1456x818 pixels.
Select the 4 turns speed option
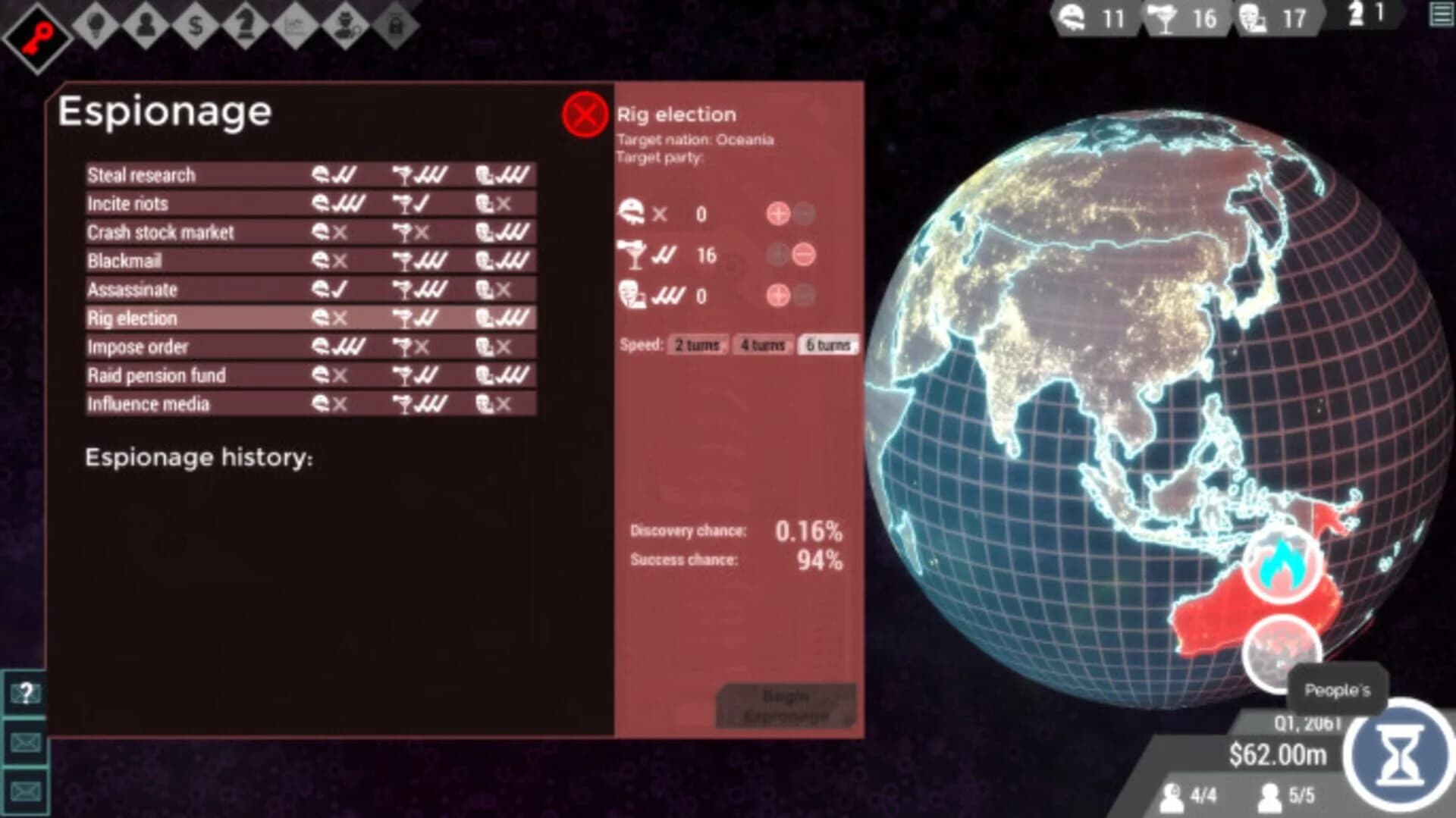coord(764,345)
